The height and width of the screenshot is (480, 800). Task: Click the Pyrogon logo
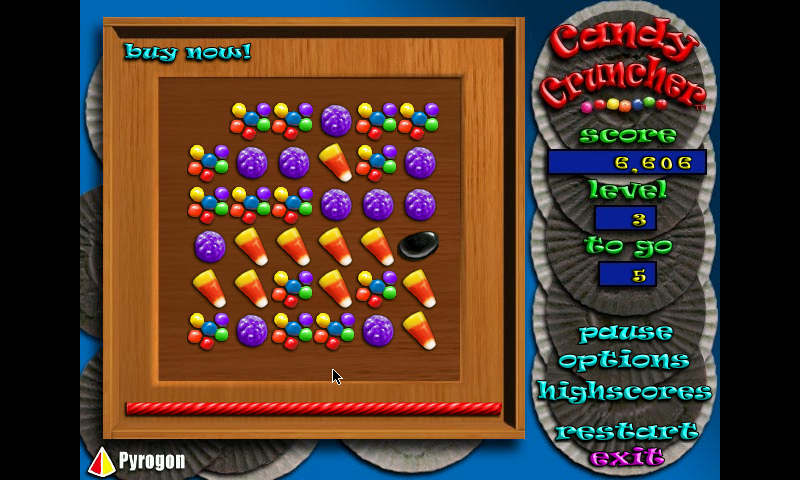138,460
